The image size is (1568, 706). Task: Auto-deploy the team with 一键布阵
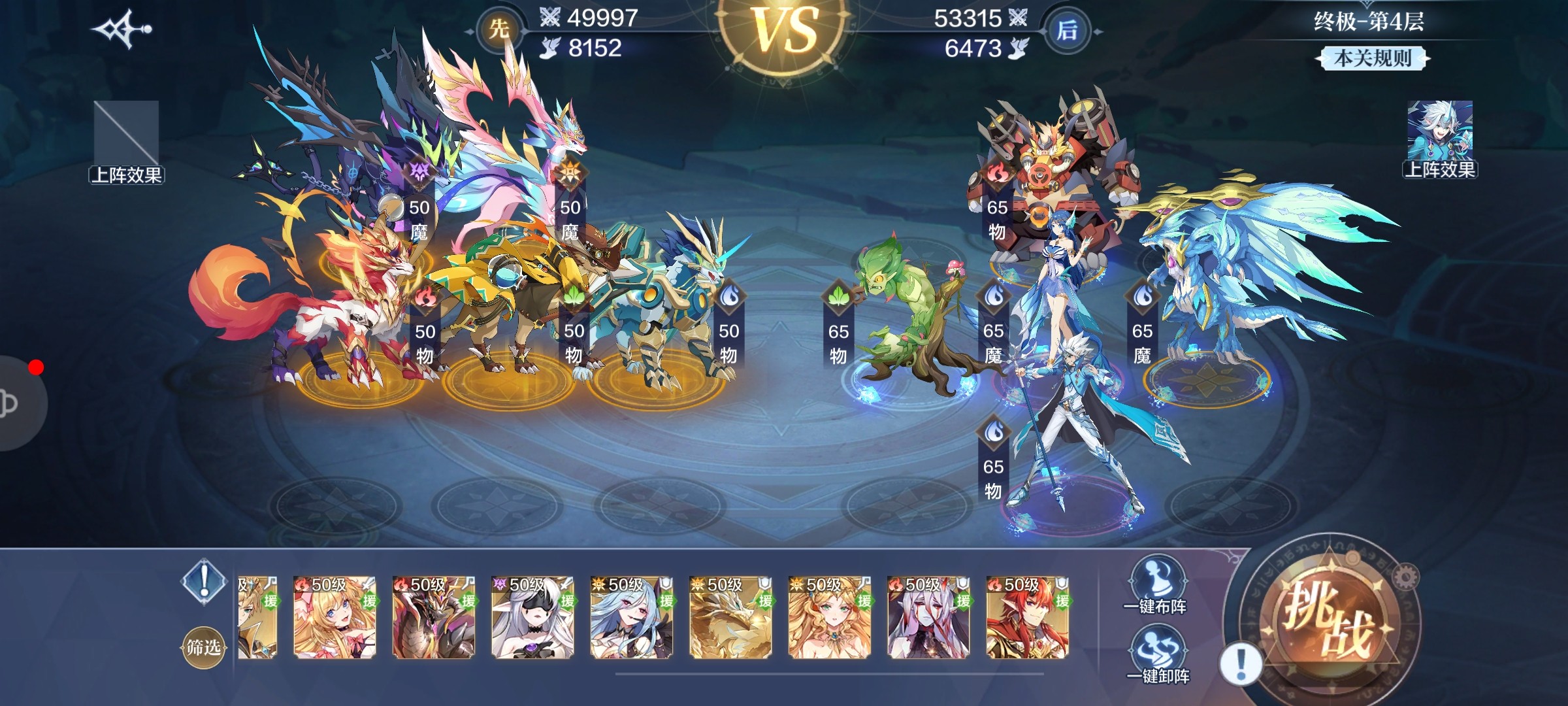pos(1155,586)
